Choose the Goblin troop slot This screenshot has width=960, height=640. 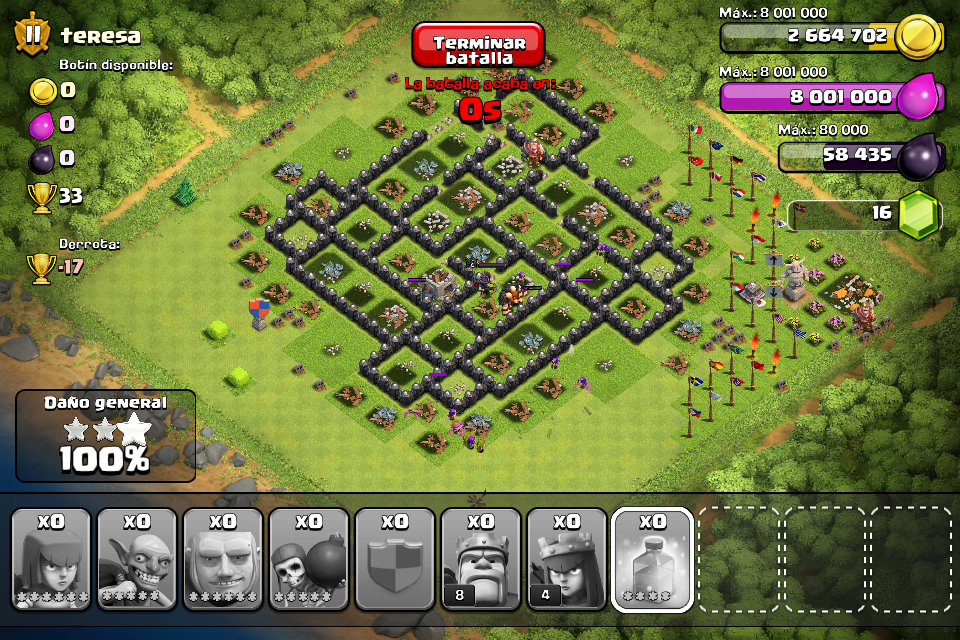(137, 559)
